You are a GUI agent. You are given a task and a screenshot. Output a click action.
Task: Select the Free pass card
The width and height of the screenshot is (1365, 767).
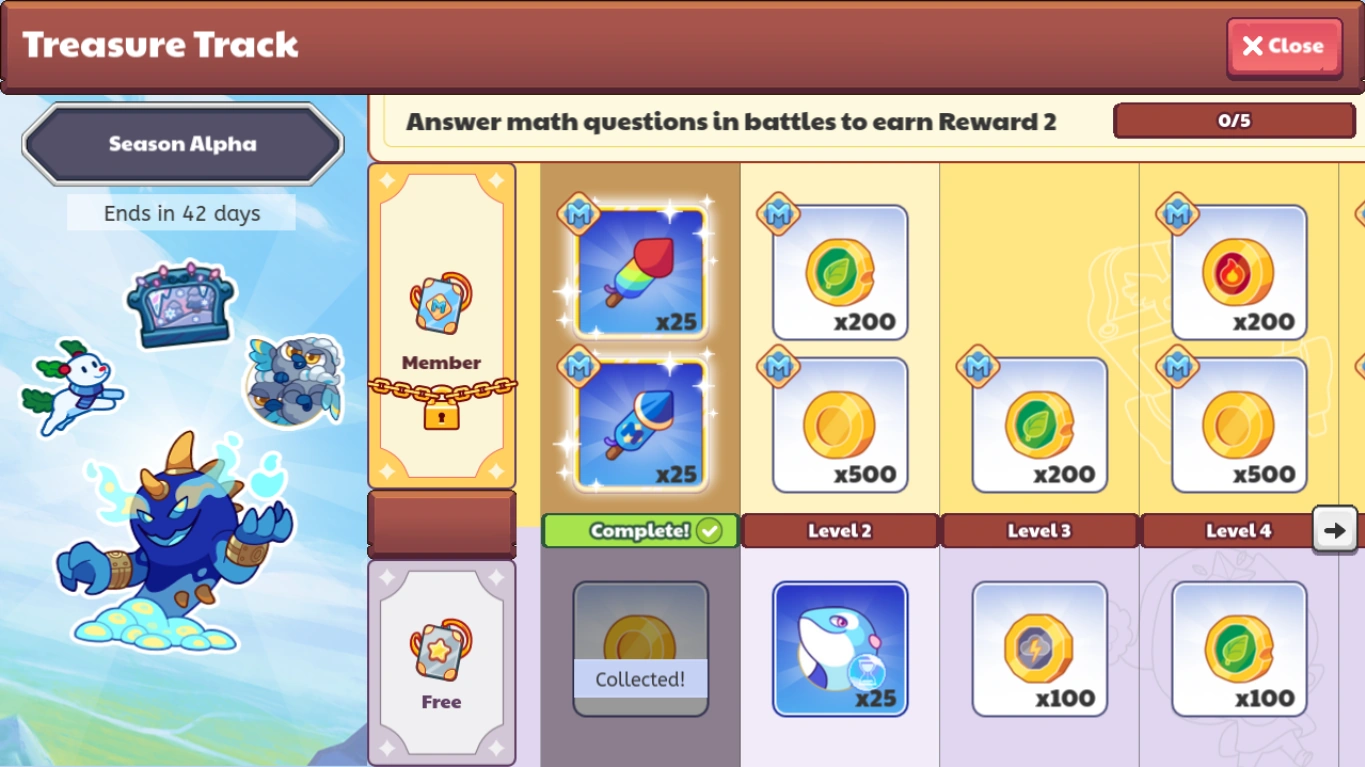(x=441, y=660)
